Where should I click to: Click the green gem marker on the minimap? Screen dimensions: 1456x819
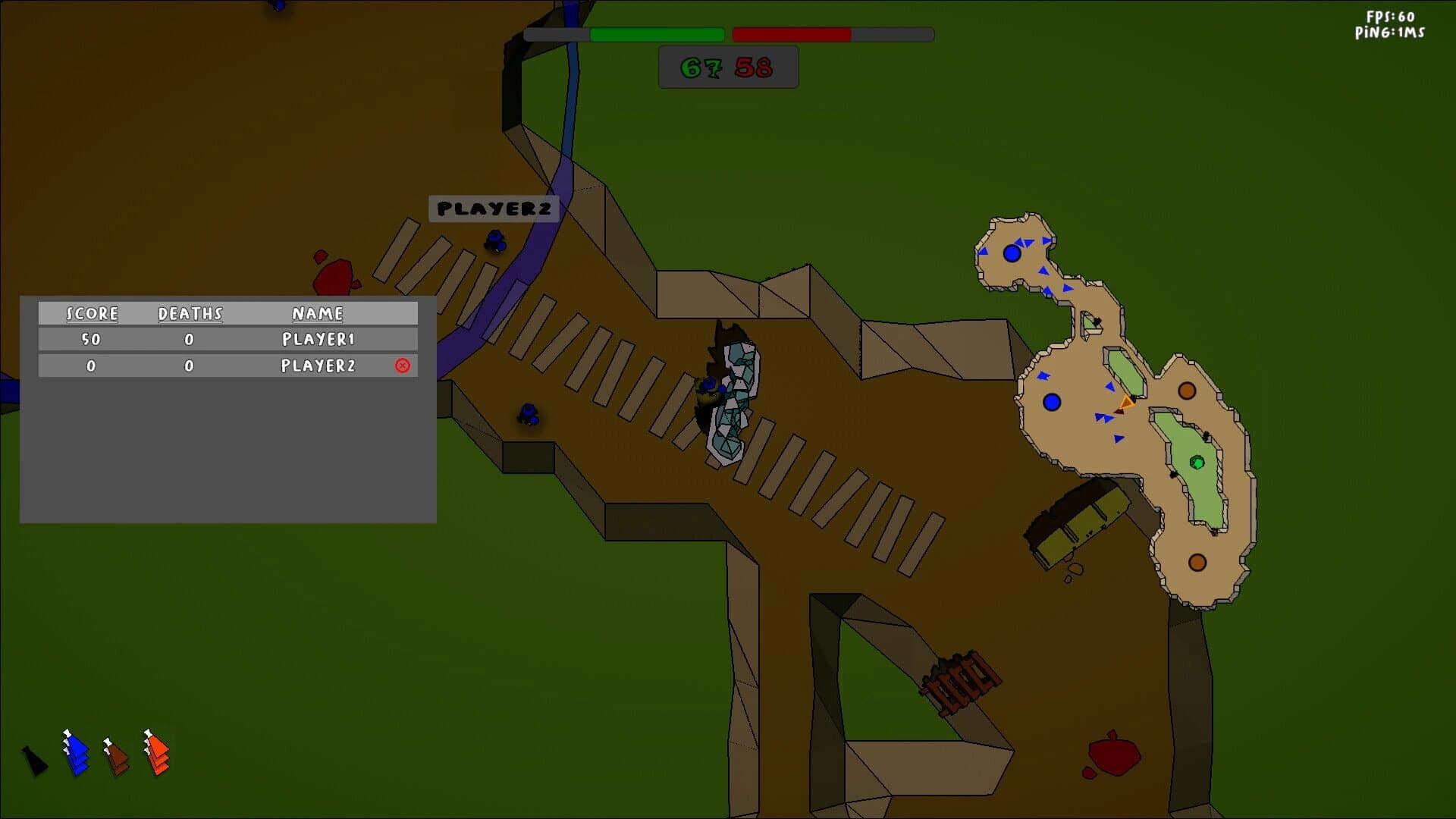click(x=1198, y=463)
